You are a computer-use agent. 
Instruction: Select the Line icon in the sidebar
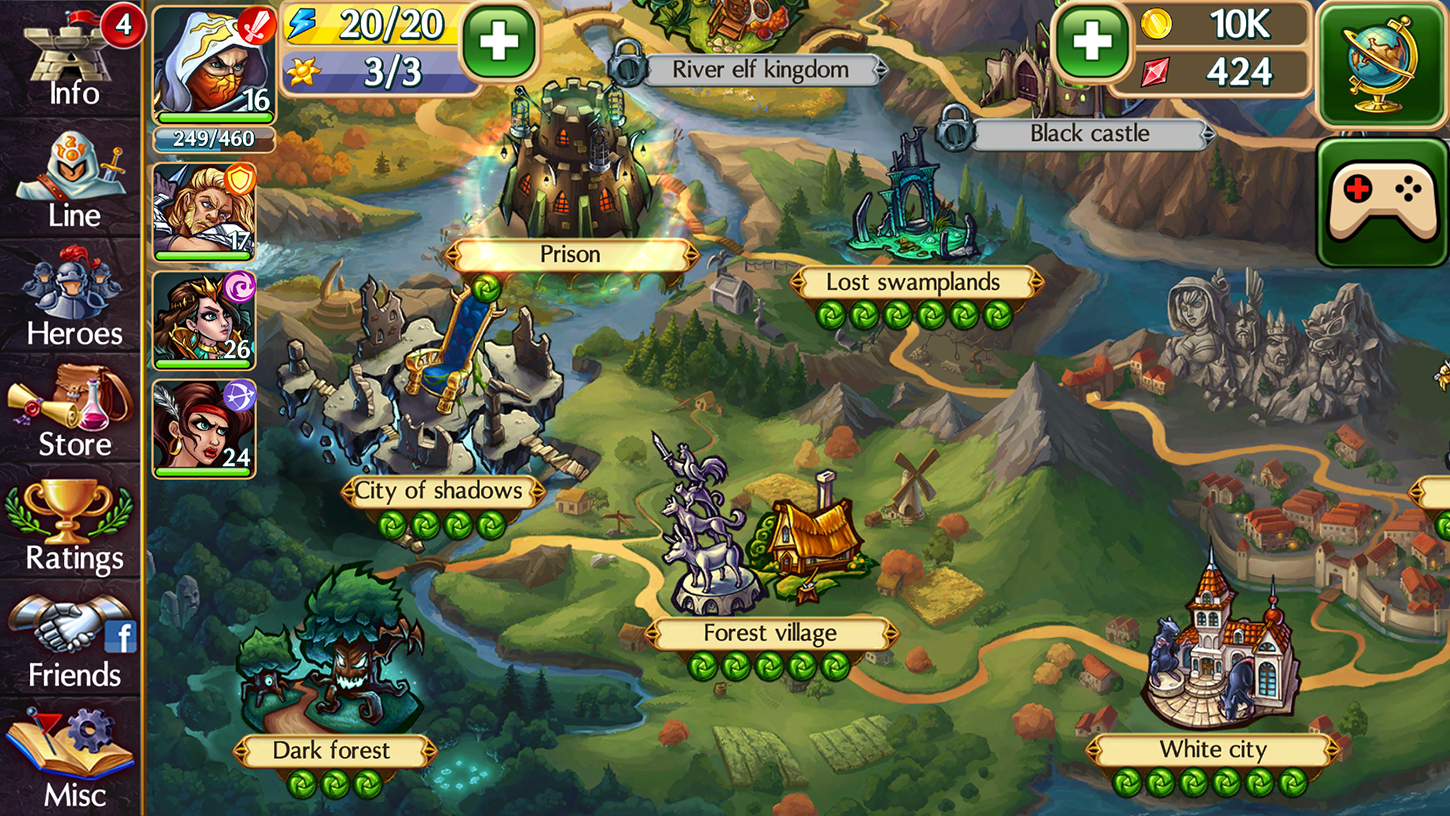[70, 180]
